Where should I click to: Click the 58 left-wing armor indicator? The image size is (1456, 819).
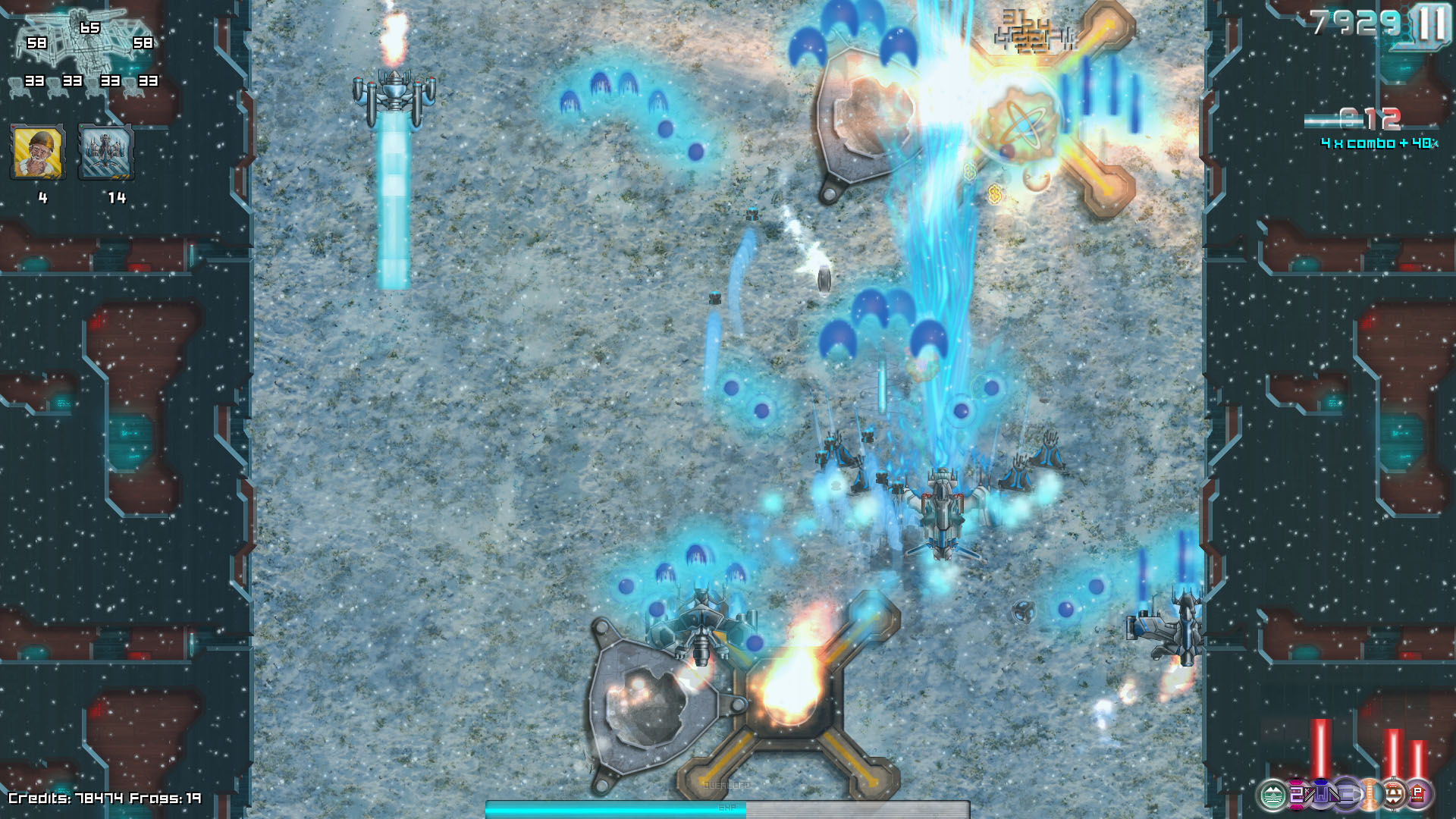pos(36,43)
